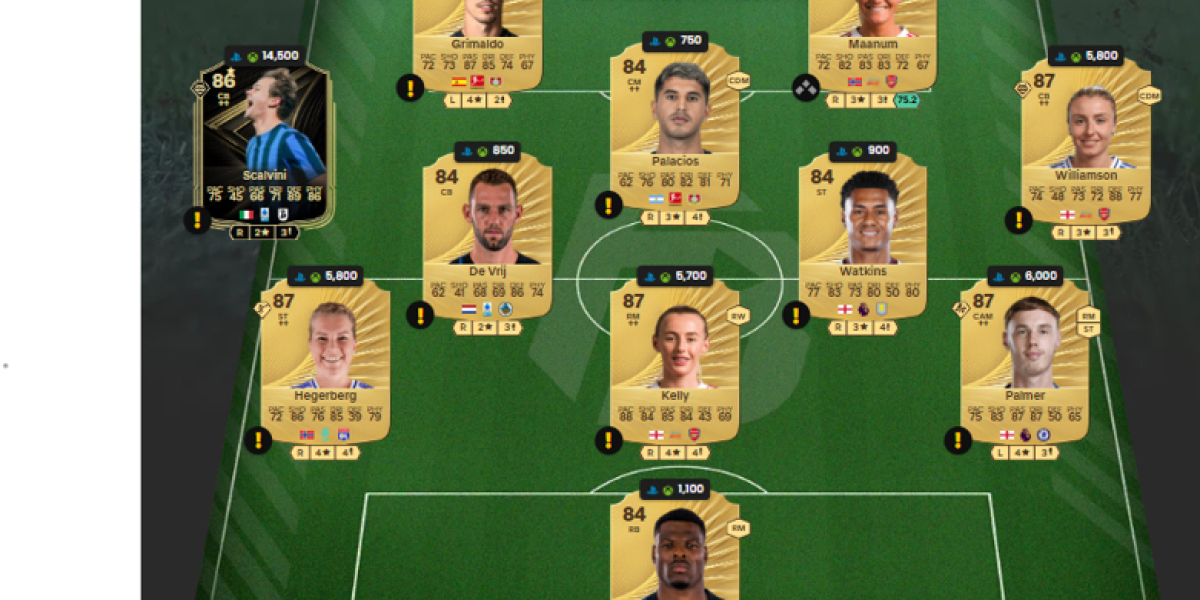Open the warning icon next to Palmer

click(958, 440)
